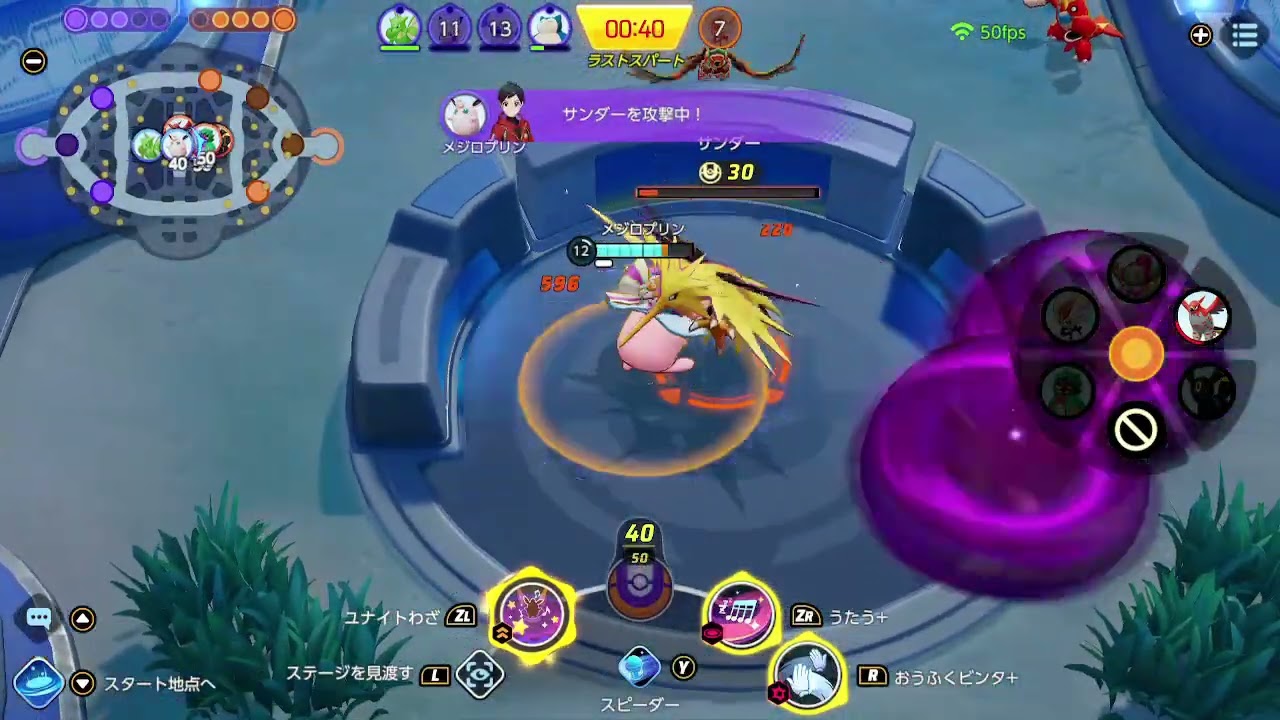Open the settings hamburger menu

(x=1245, y=32)
